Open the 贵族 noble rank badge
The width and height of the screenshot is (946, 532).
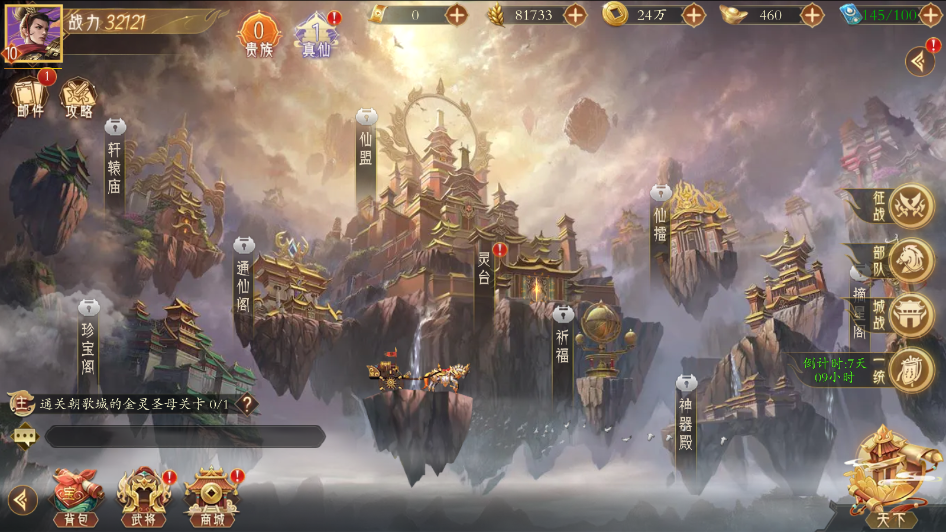[258, 35]
